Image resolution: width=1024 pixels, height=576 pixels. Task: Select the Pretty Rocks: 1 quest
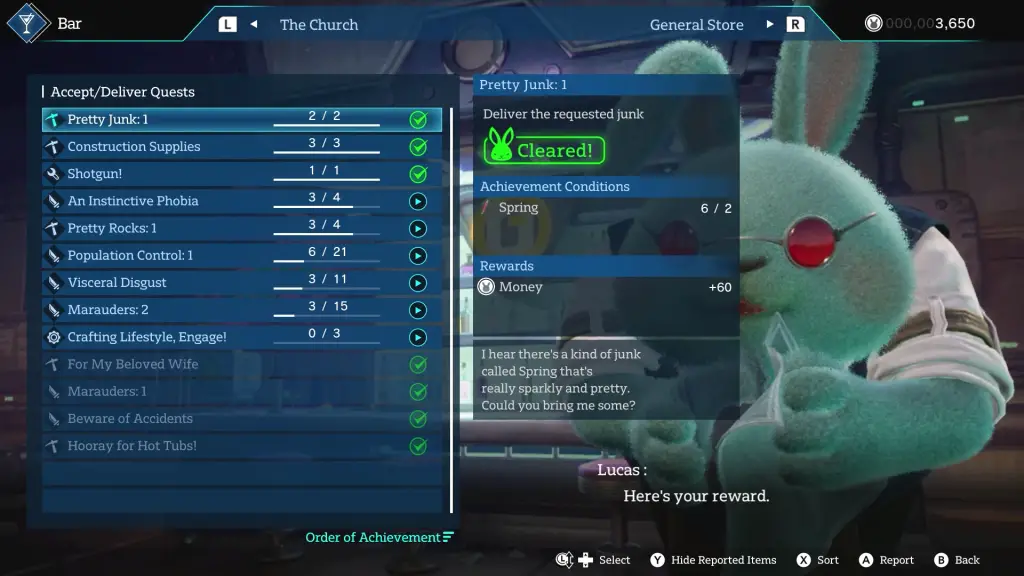click(241, 228)
